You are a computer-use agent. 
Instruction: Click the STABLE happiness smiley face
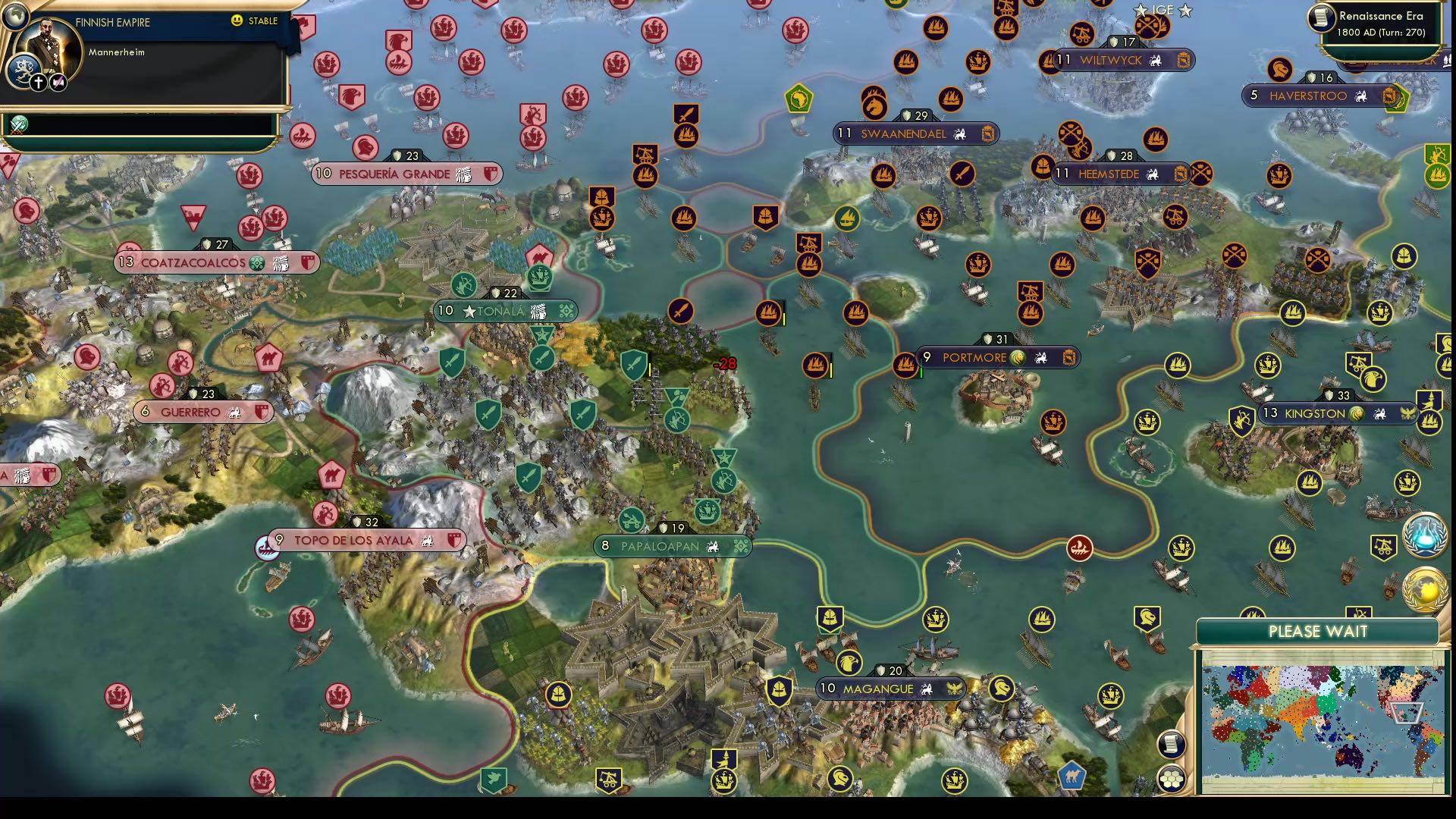238,21
